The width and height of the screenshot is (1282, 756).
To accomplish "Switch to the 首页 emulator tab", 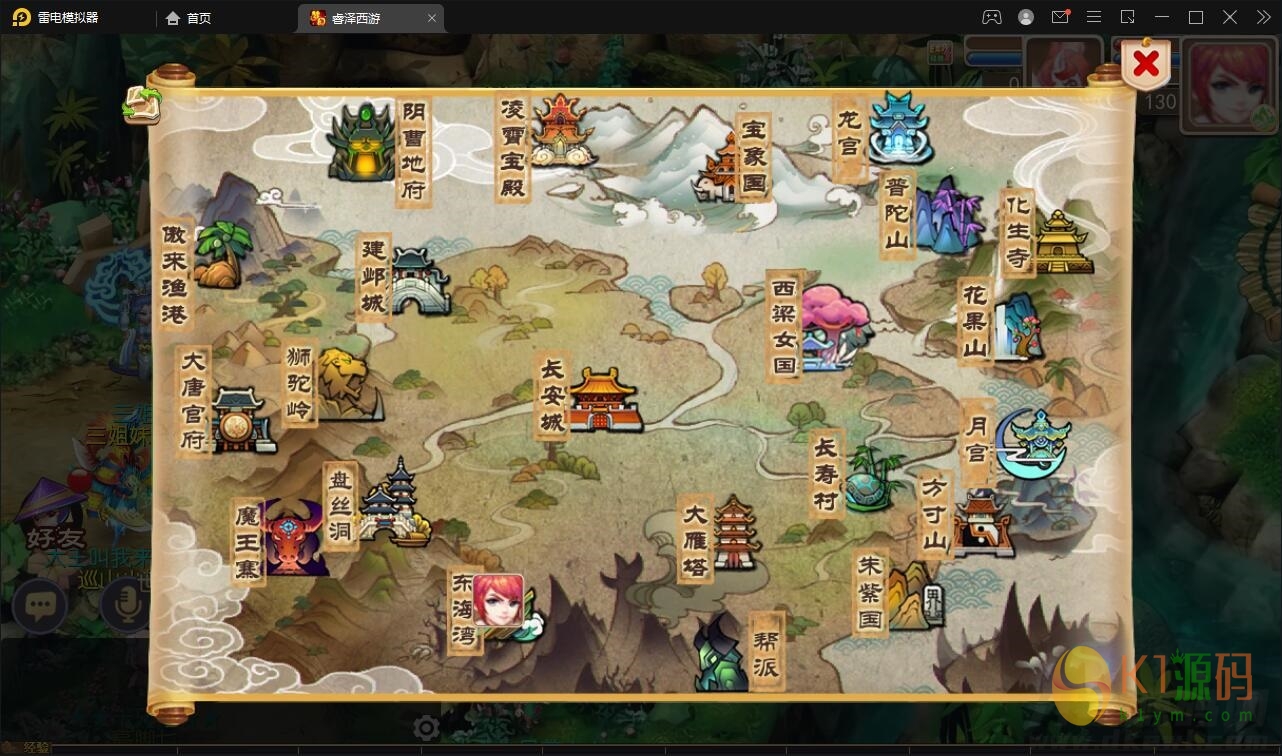I will click(189, 18).
